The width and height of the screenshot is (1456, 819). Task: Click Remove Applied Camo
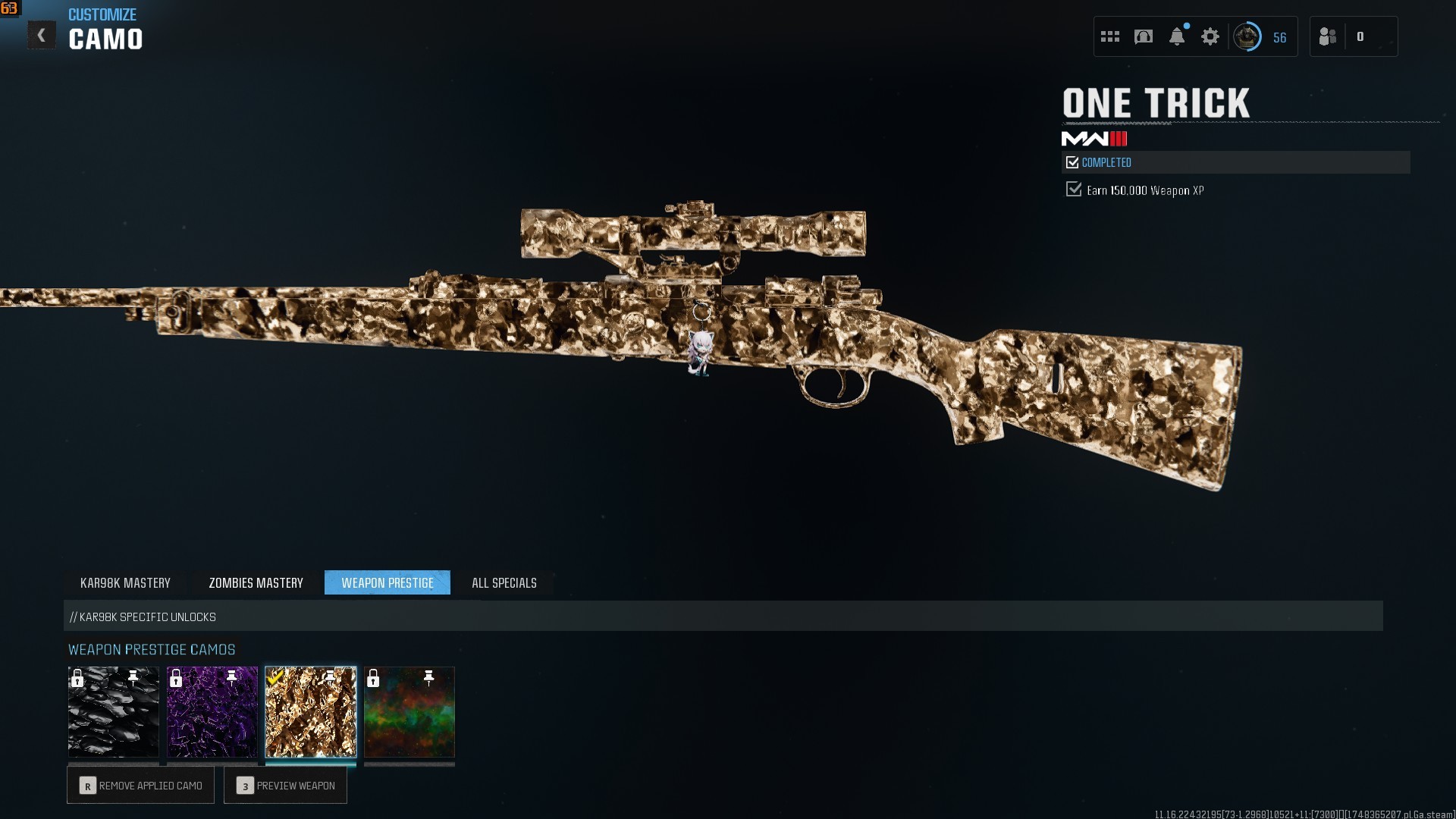click(141, 786)
